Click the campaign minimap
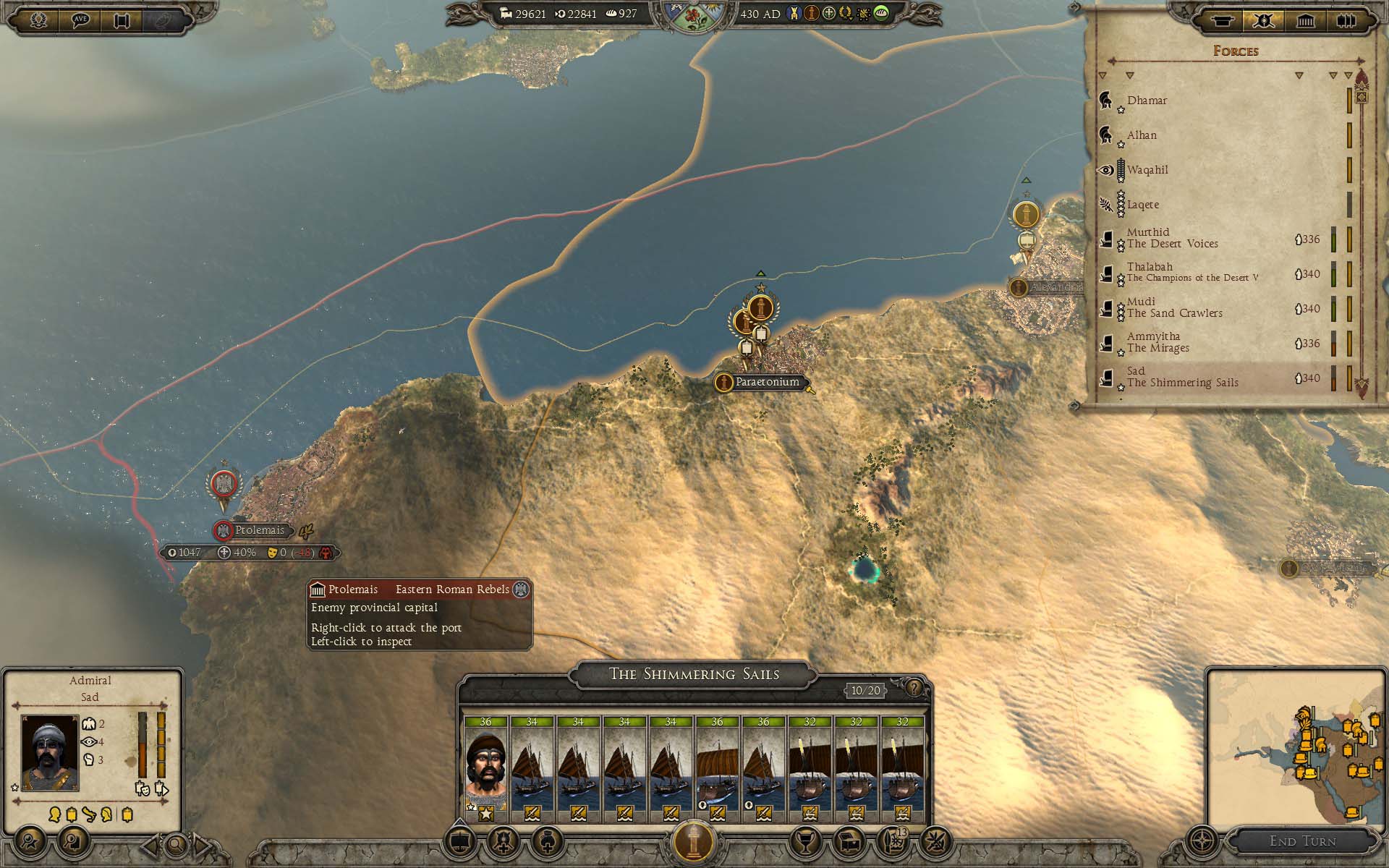This screenshot has width=1389, height=868. click(x=1296, y=746)
